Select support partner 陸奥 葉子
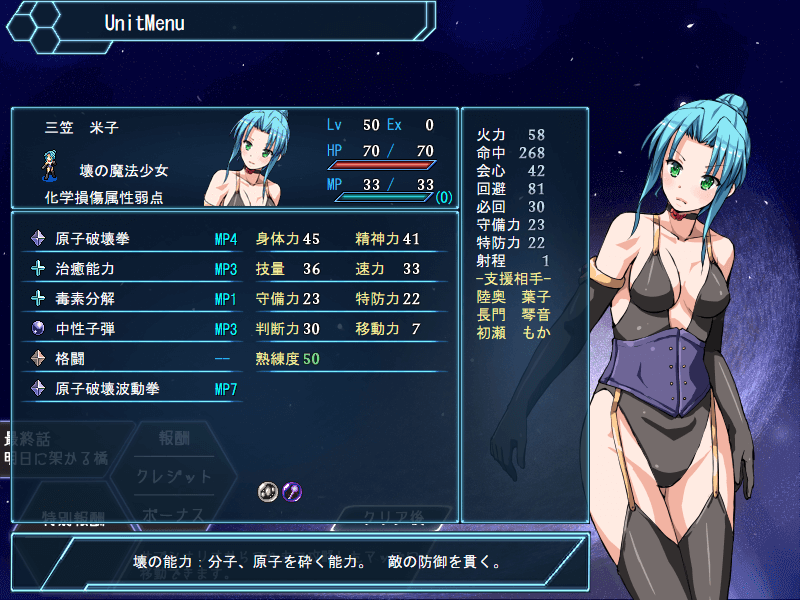The height and width of the screenshot is (600, 800). coord(514,296)
